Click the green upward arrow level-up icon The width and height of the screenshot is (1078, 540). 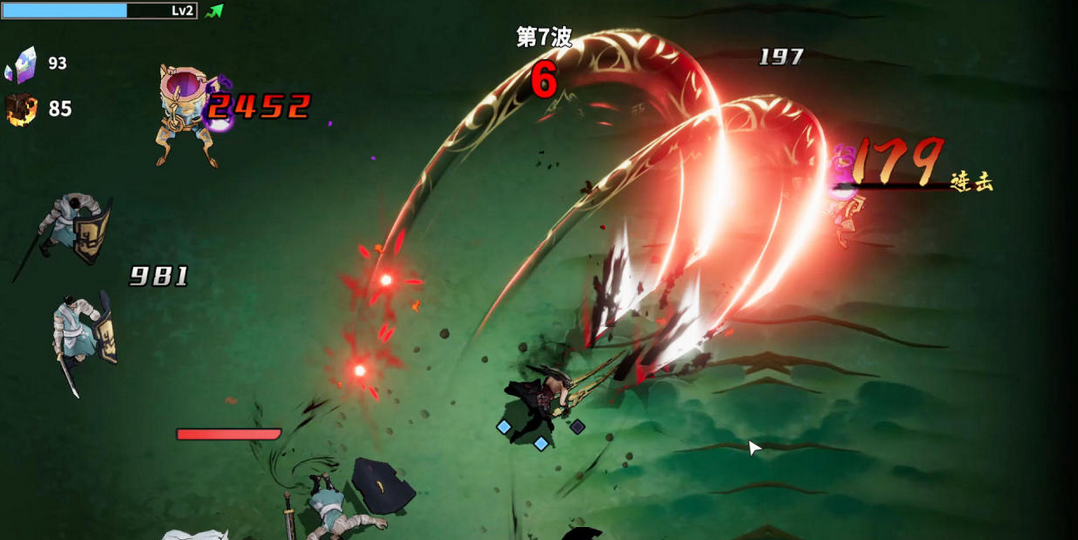214,11
